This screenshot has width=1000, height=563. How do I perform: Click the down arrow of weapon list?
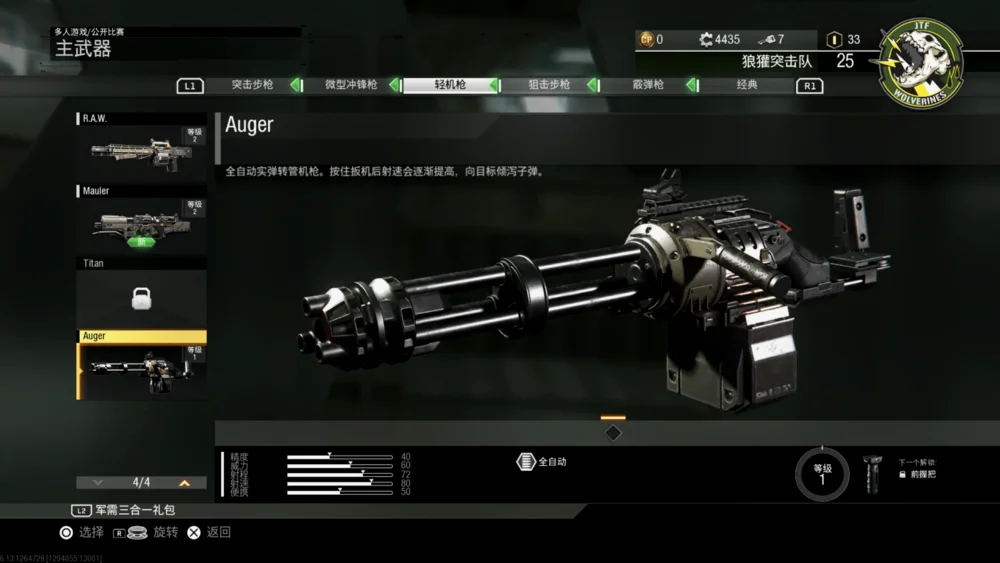pos(97,483)
